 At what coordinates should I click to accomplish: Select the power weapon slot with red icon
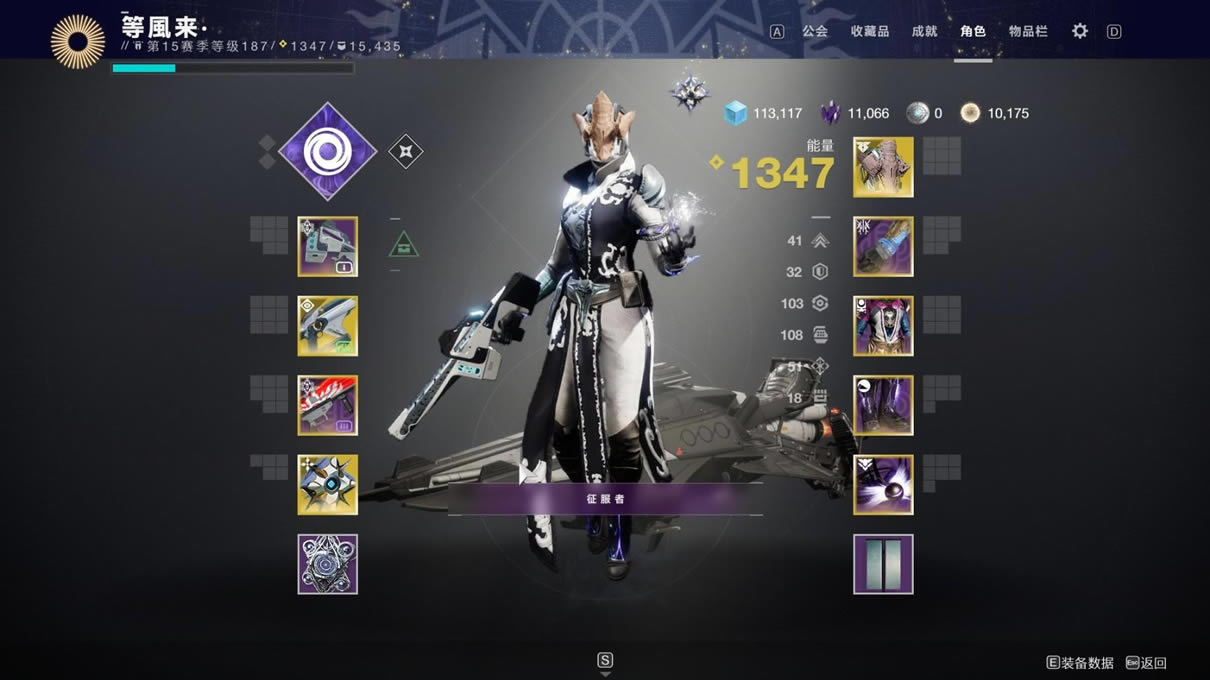pyautogui.click(x=328, y=405)
